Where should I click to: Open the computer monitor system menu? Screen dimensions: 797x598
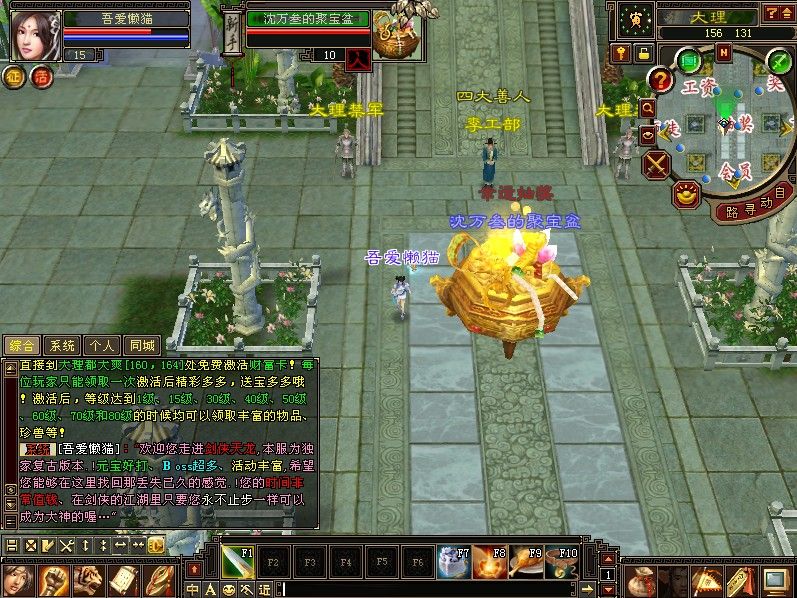coord(776,580)
